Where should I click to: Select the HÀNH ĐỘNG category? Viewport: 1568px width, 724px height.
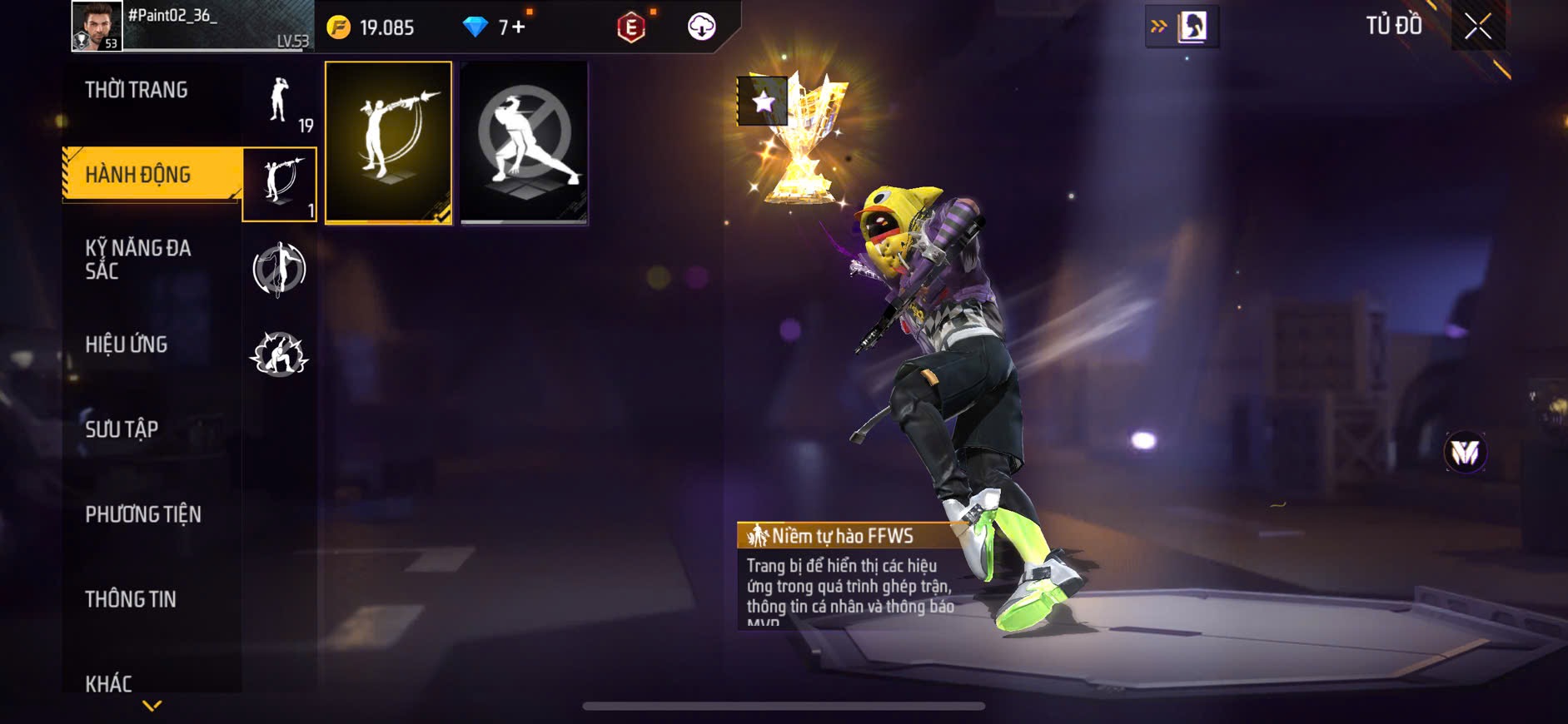tap(138, 175)
